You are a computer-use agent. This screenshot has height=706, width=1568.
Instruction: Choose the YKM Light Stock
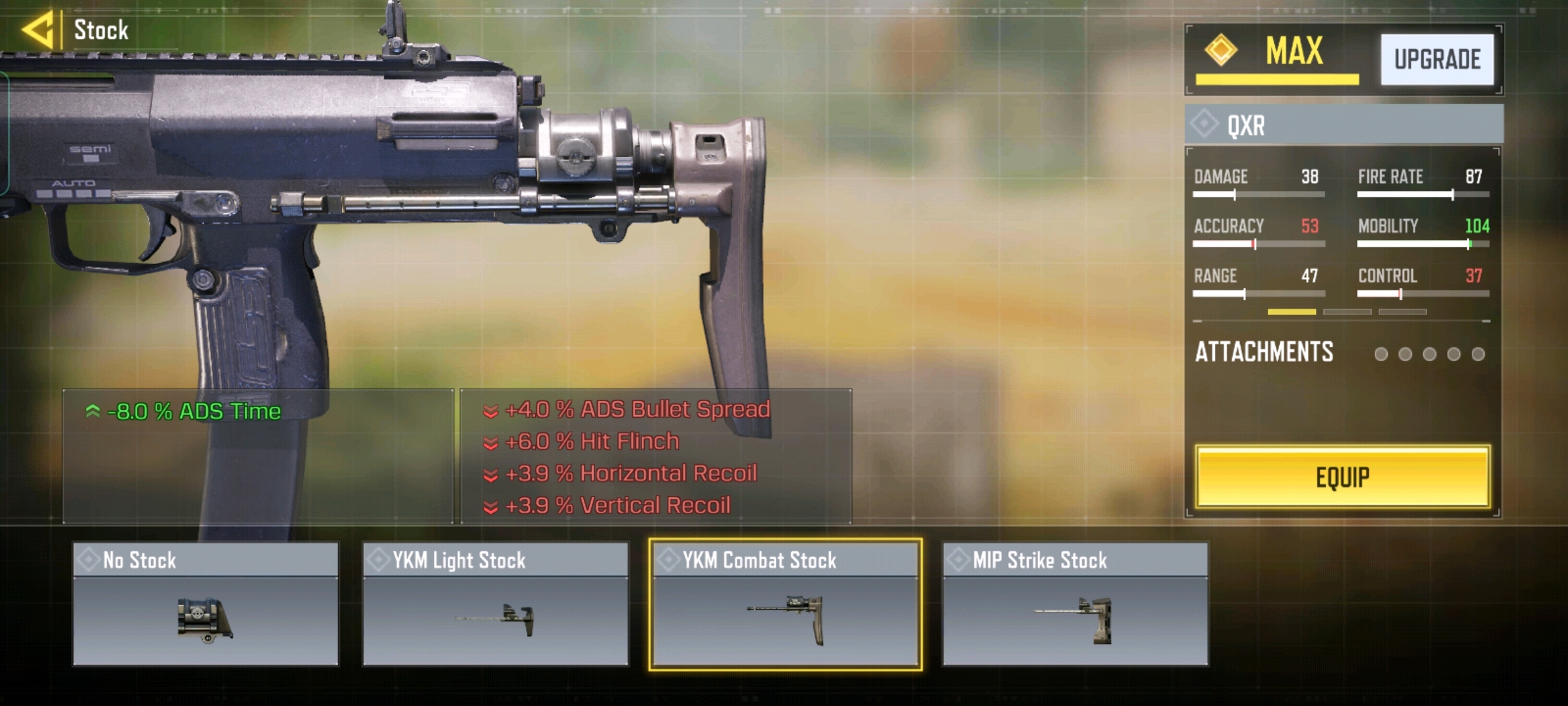click(495, 604)
